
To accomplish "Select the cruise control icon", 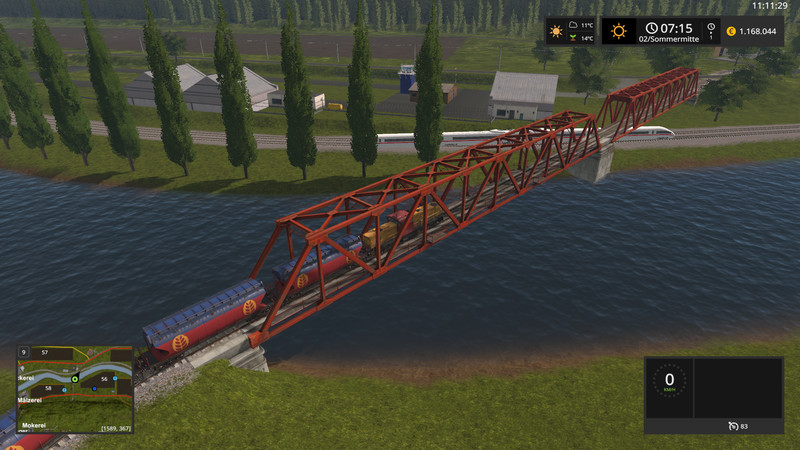I will click(x=734, y=427).
